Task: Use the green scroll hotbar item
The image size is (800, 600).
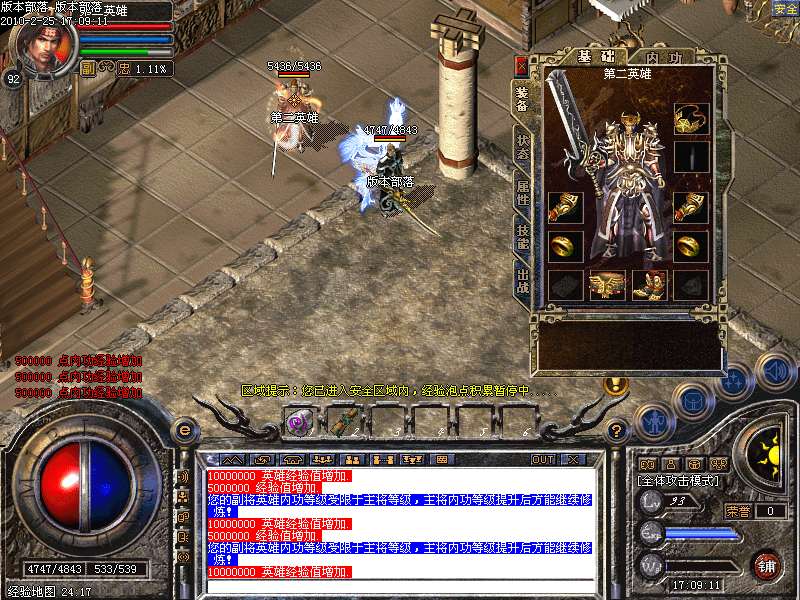Action: [x=341, y=421]
